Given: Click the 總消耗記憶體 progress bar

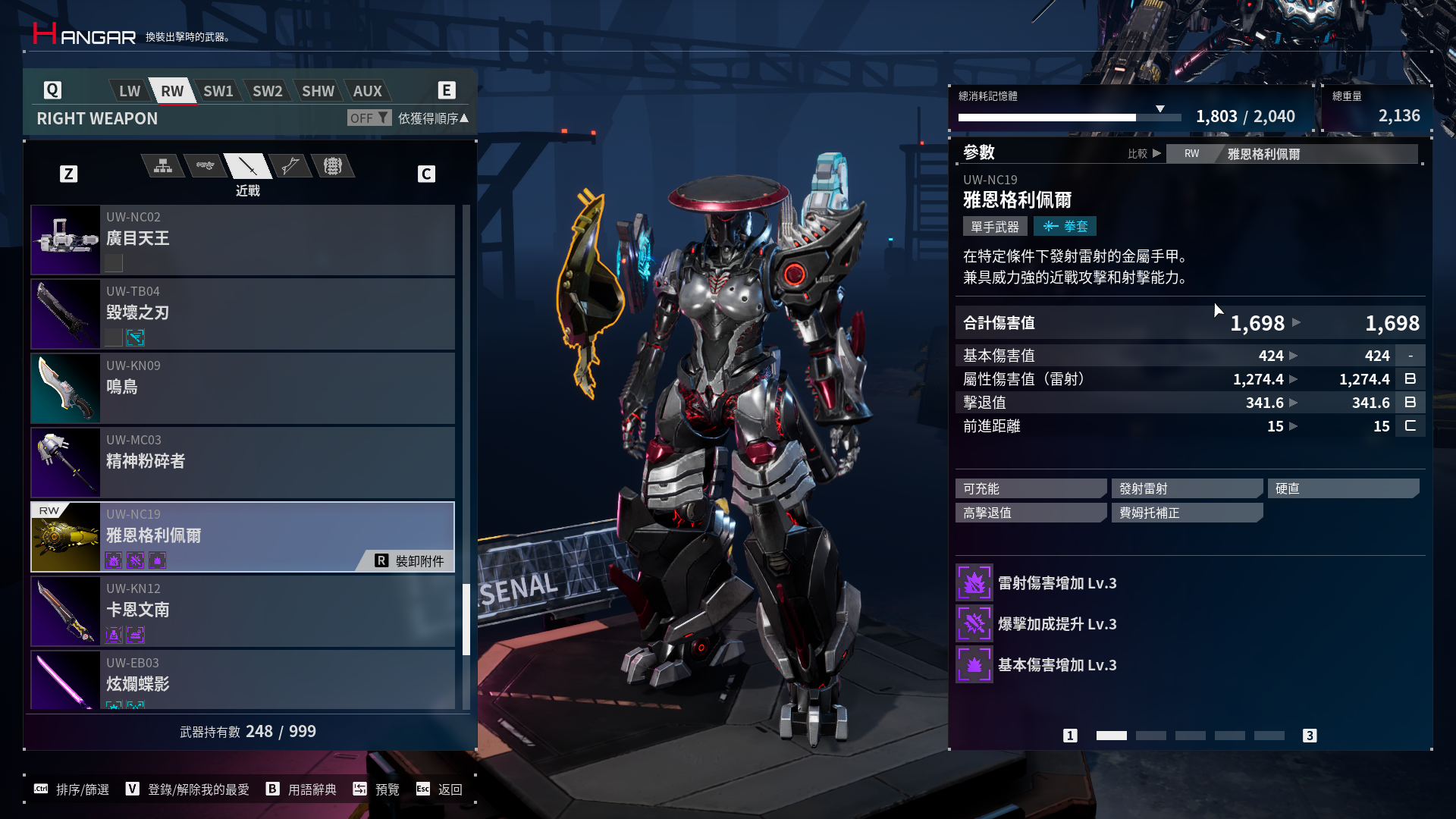Looking at the screenshot, I should pos(1069,118).
